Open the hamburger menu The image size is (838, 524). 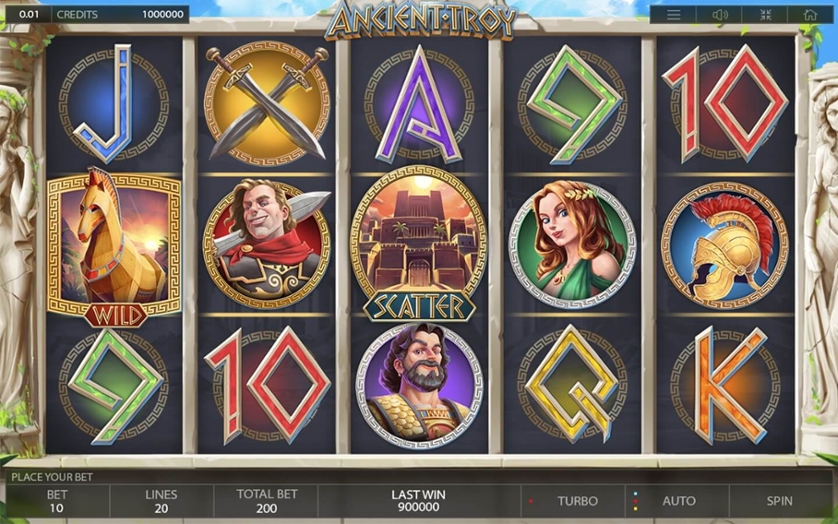pyautogui.click(x=674, y=15)
